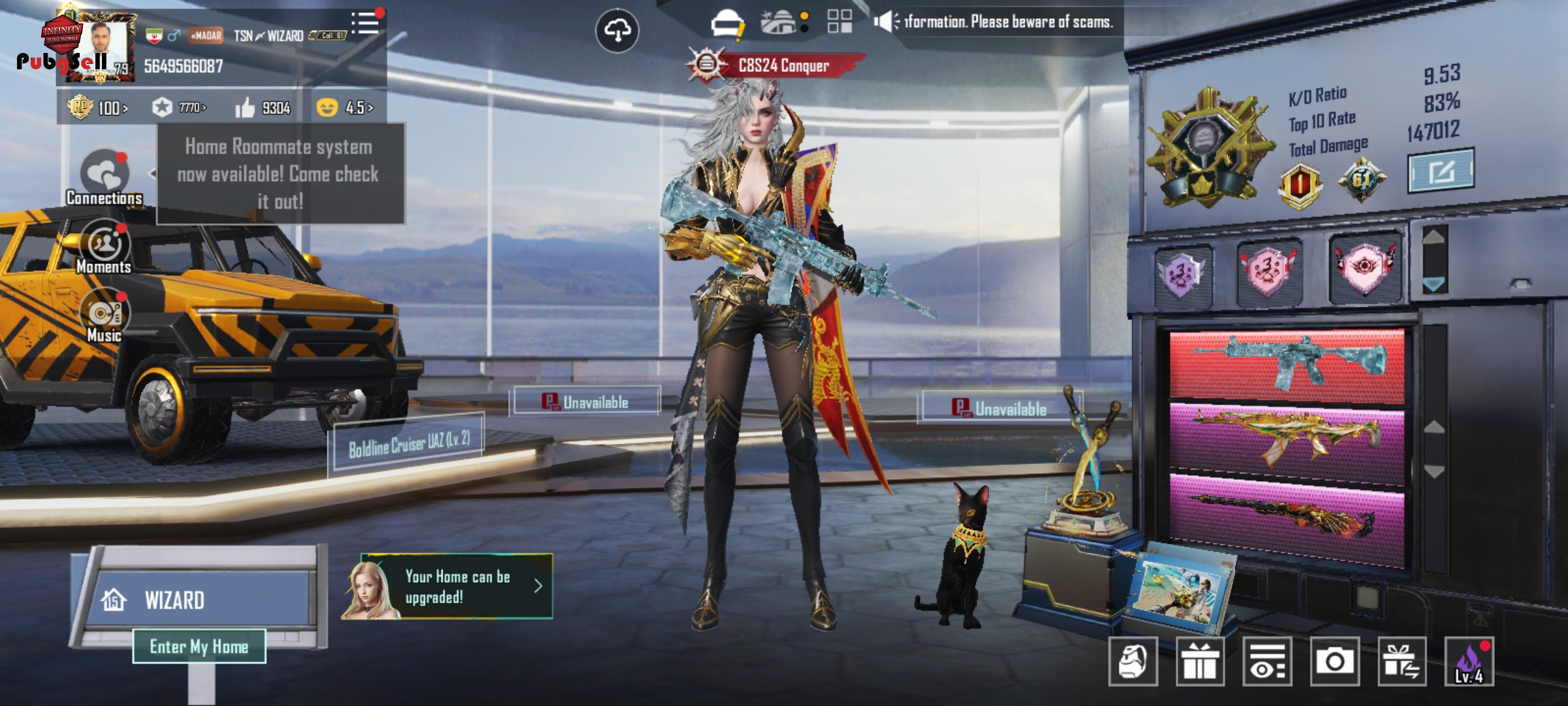View the 9304 likes thumbs-up
Image resolution: width=1568 pixels, height=706 pixels.
[263, 108]
